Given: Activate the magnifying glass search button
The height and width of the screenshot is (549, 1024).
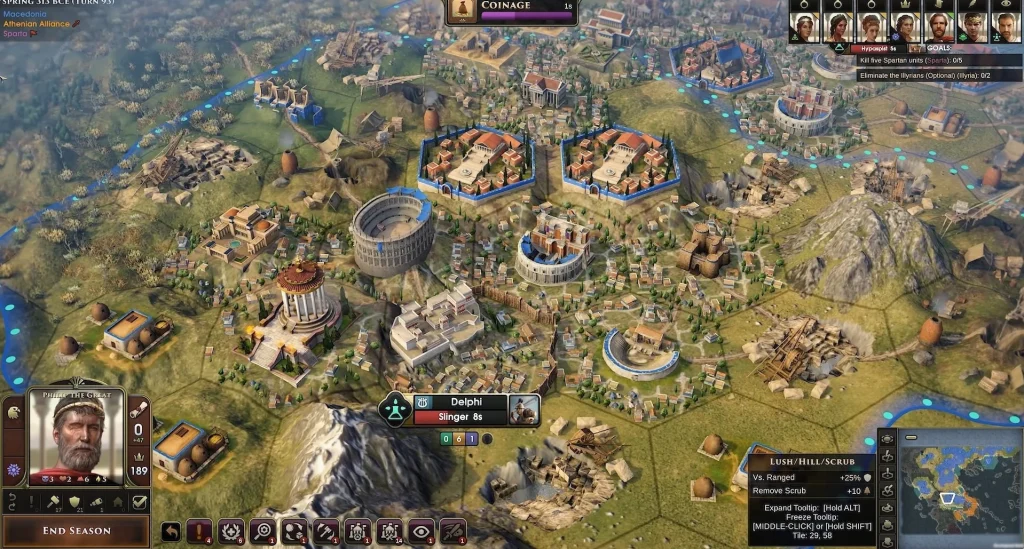Looking at the screenshot, I should (x=264, y=531).
